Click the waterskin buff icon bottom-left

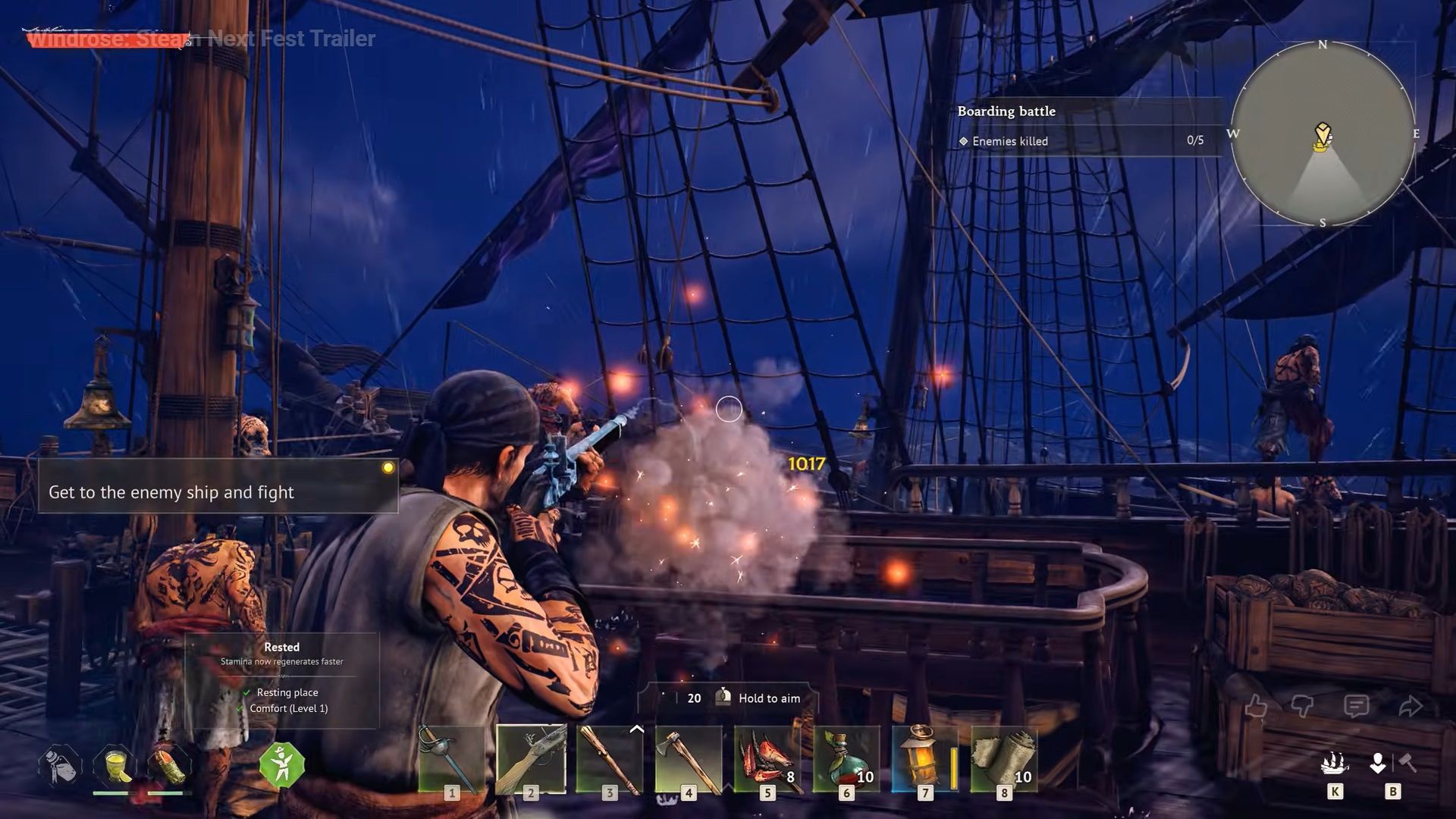pos(61,766)
